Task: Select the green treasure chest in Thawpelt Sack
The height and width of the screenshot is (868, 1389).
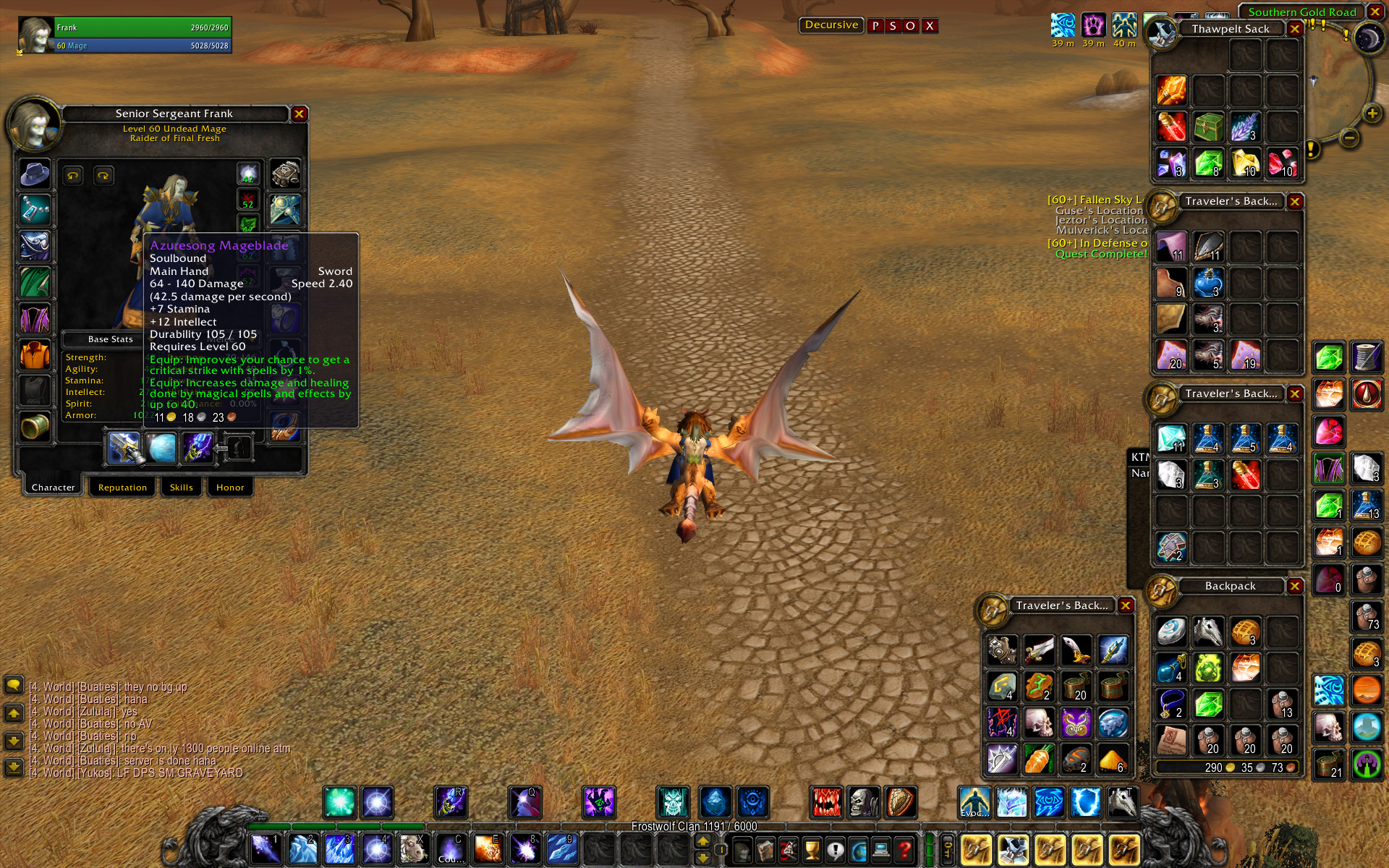Action: click(1208, 127)
